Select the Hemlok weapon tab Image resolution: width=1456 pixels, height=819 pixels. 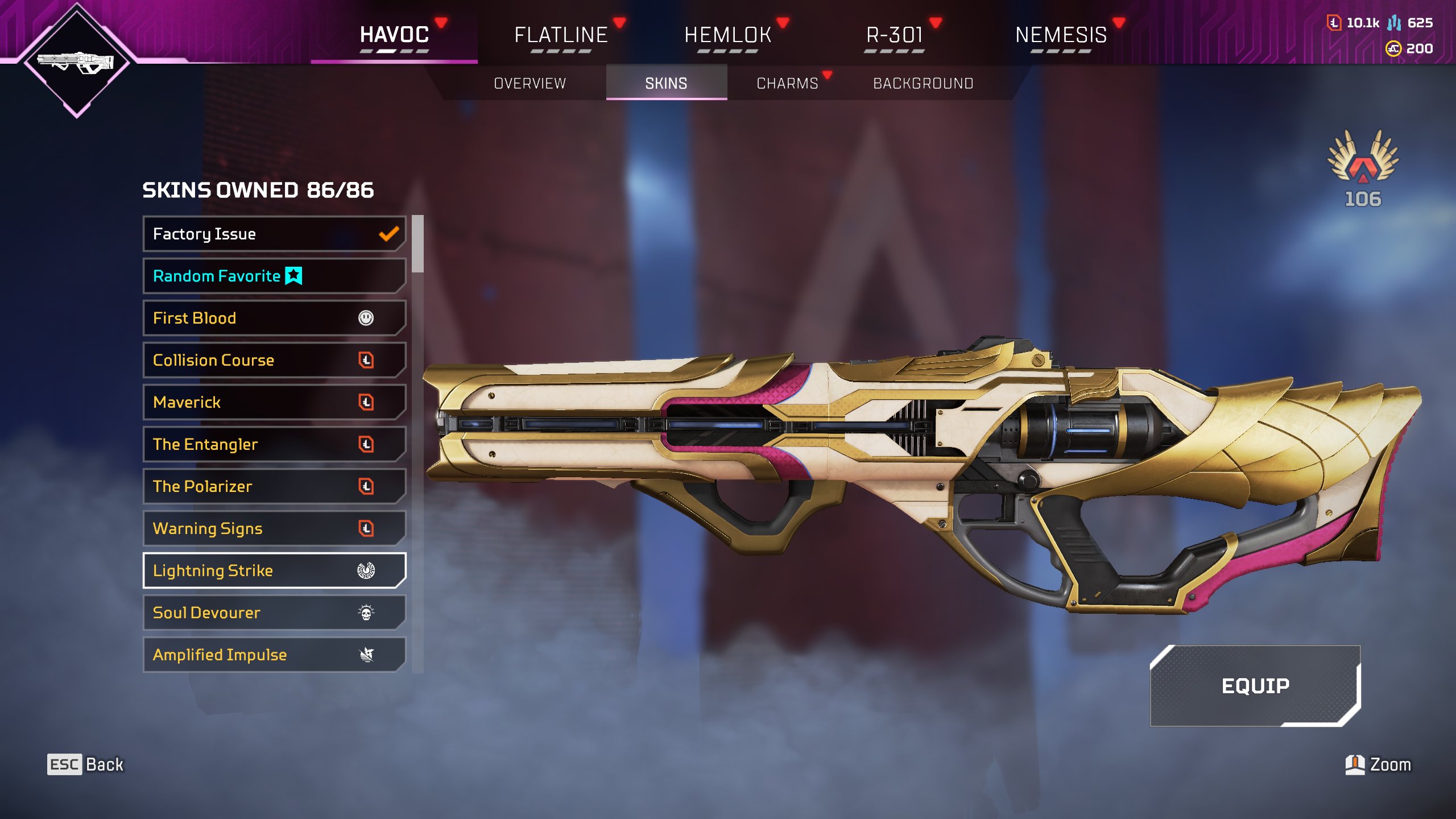tap(727, 35)
